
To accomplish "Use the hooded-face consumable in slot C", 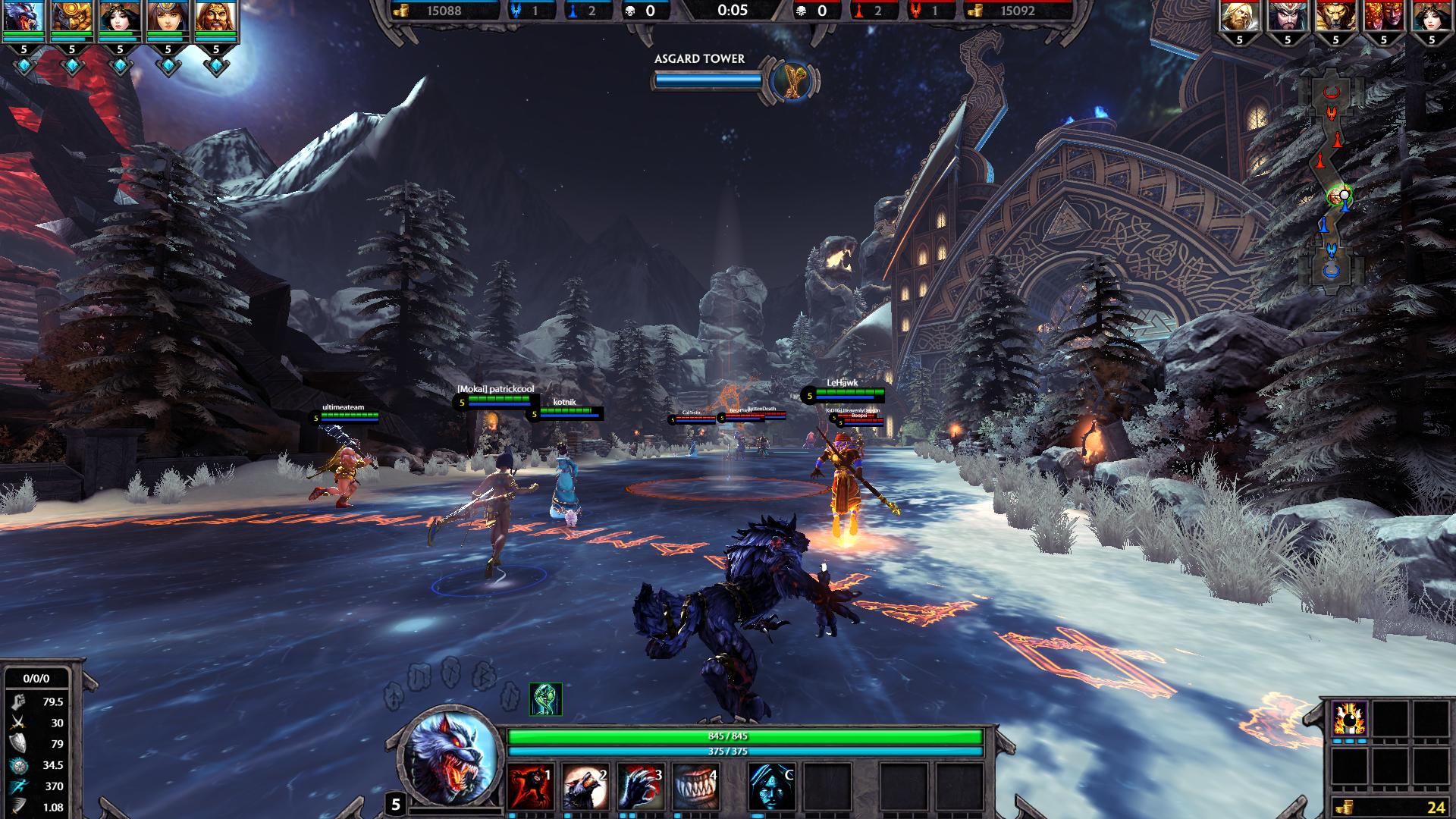I will pyautogui.click(x=771, y=786).
